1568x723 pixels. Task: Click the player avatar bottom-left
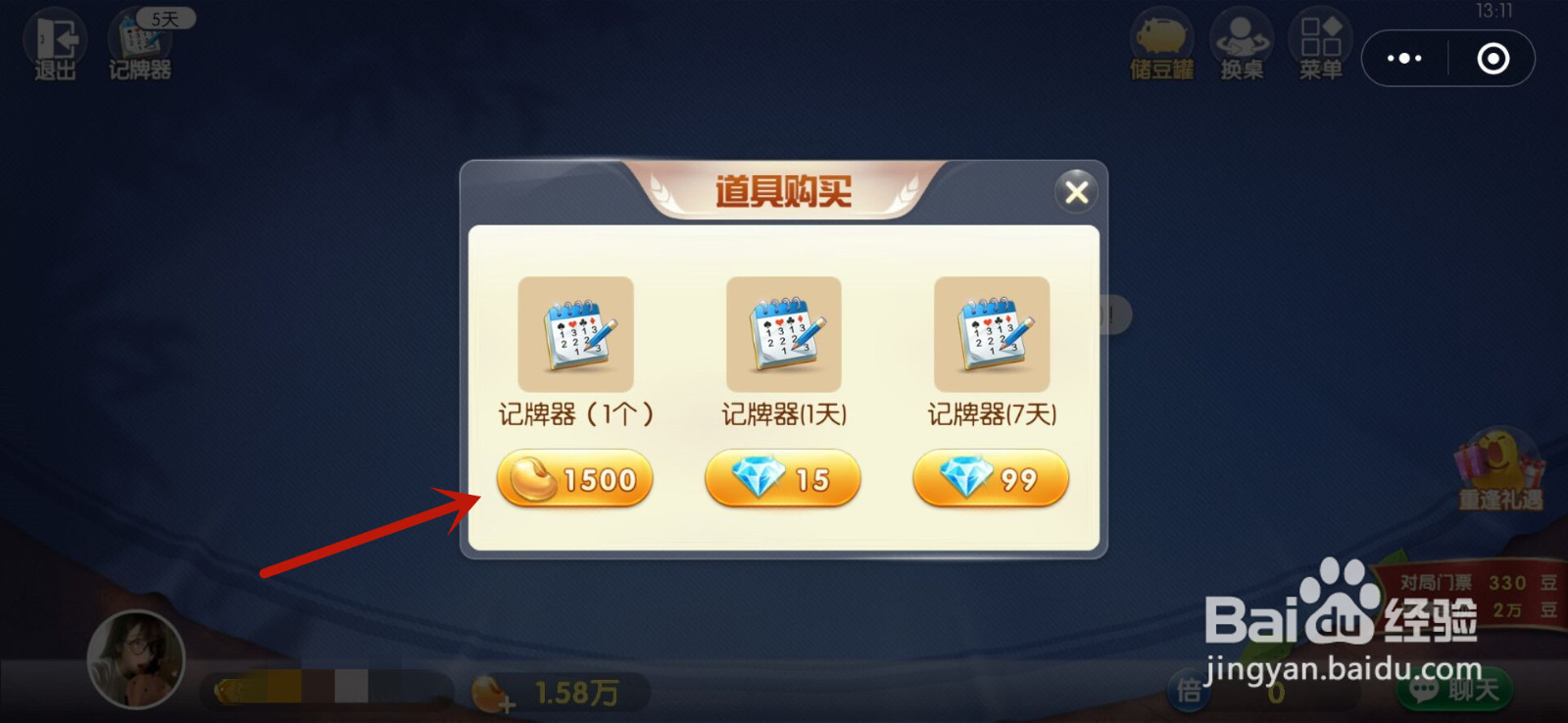(137, 659)
